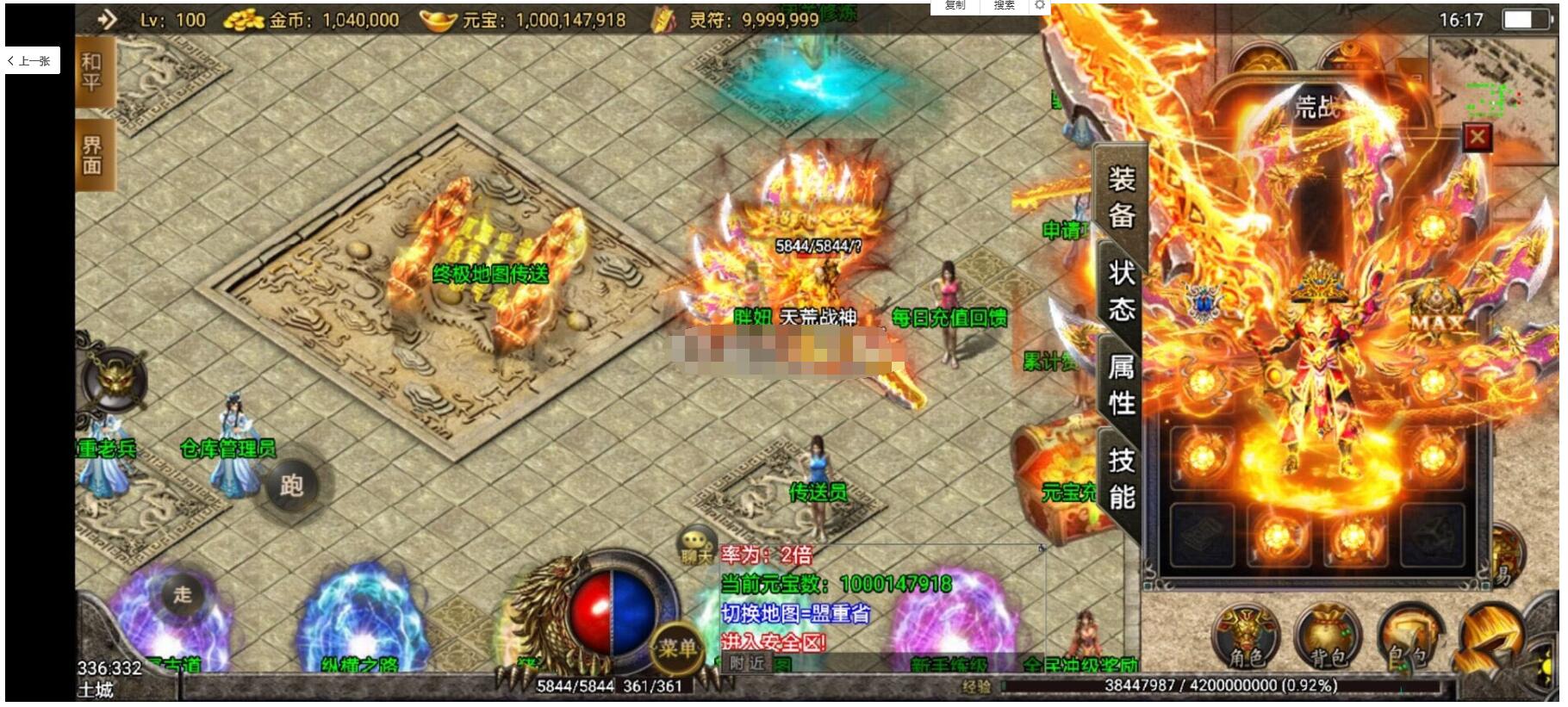The width and height of the screenshot is (1568, 707).
Task: Toggle the 和平 peace attack mode
Action: [x=92, y=72]
